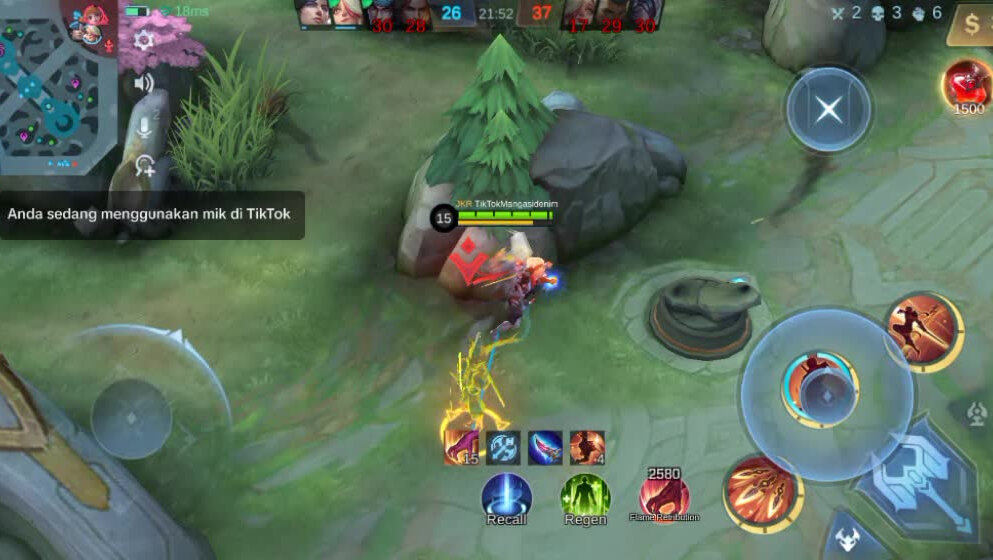The image size is (993, 560).
Task: Use the Regen ability
Action: (x=585, y=497)
